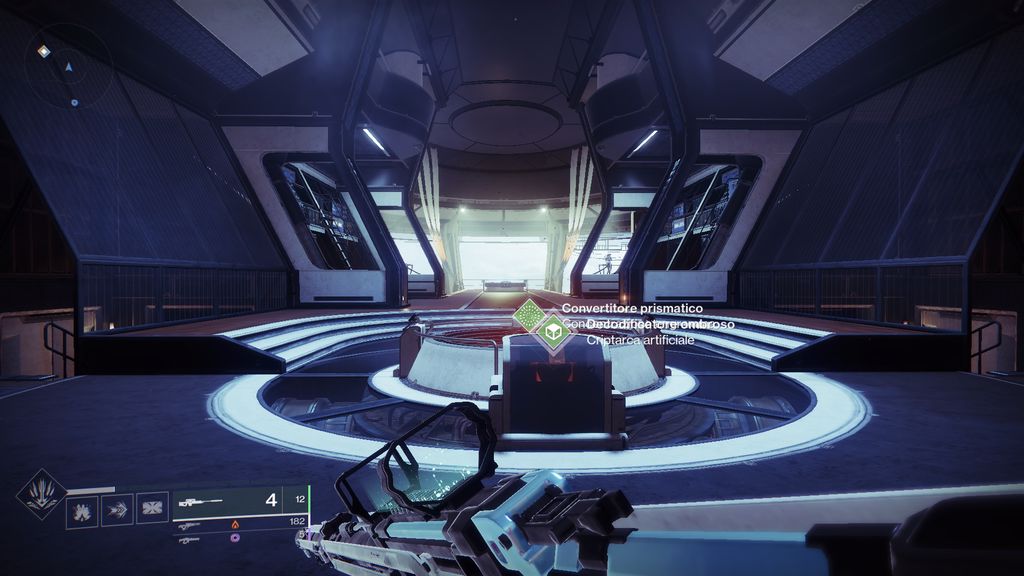Select the super ability diamond icon
1024x576 pixels.
42,494
